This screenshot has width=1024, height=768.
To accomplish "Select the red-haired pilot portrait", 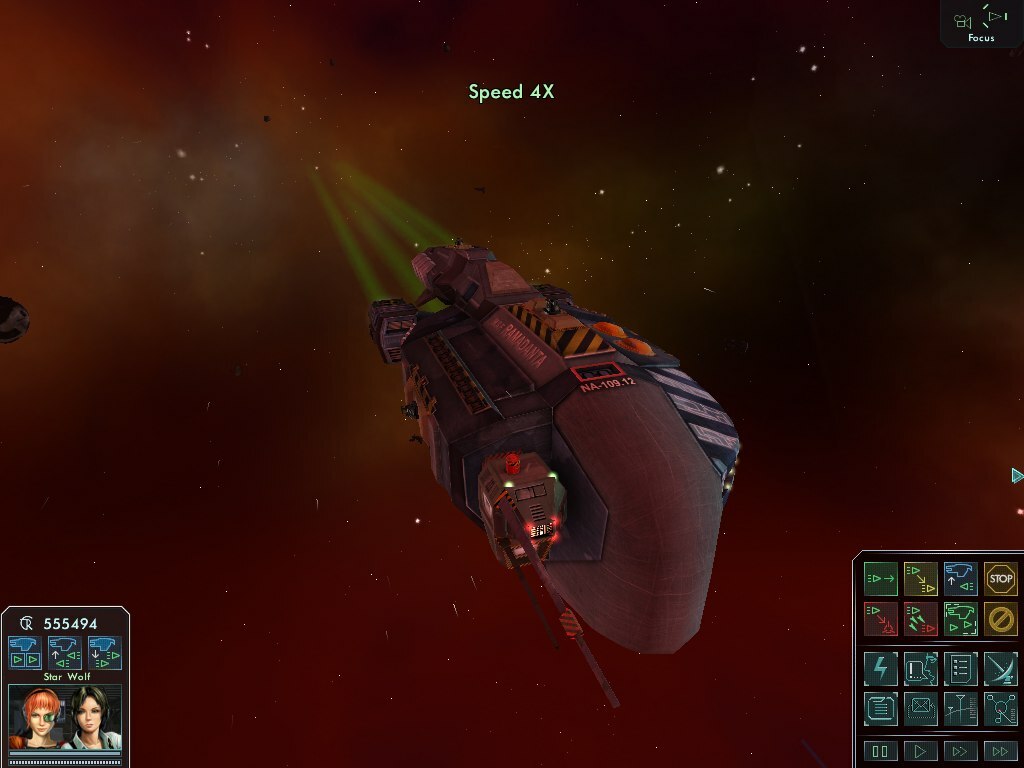I will (x=38, y=717).
